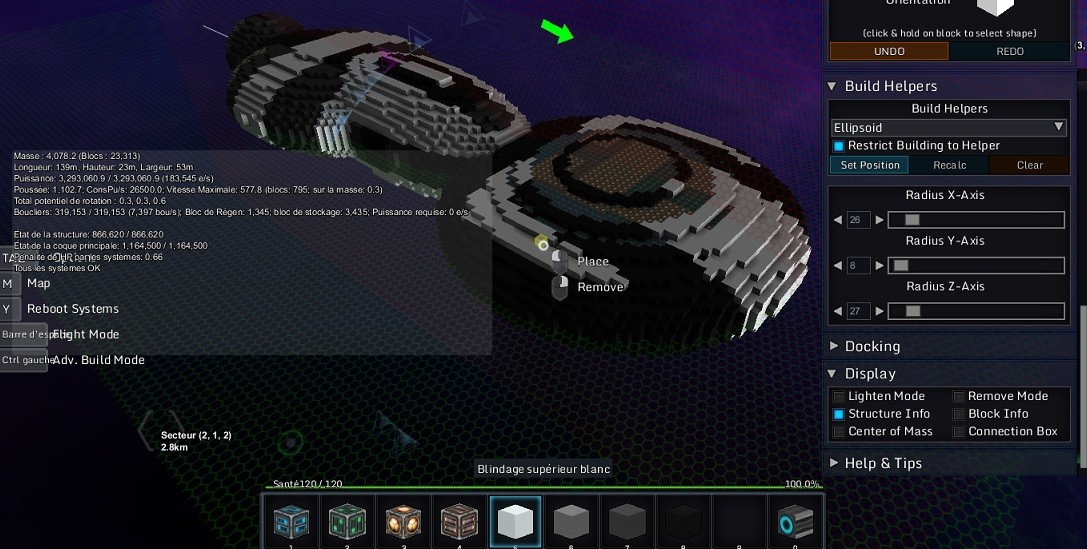Check the Connection Box option
1087x549 pixels.
959,432
